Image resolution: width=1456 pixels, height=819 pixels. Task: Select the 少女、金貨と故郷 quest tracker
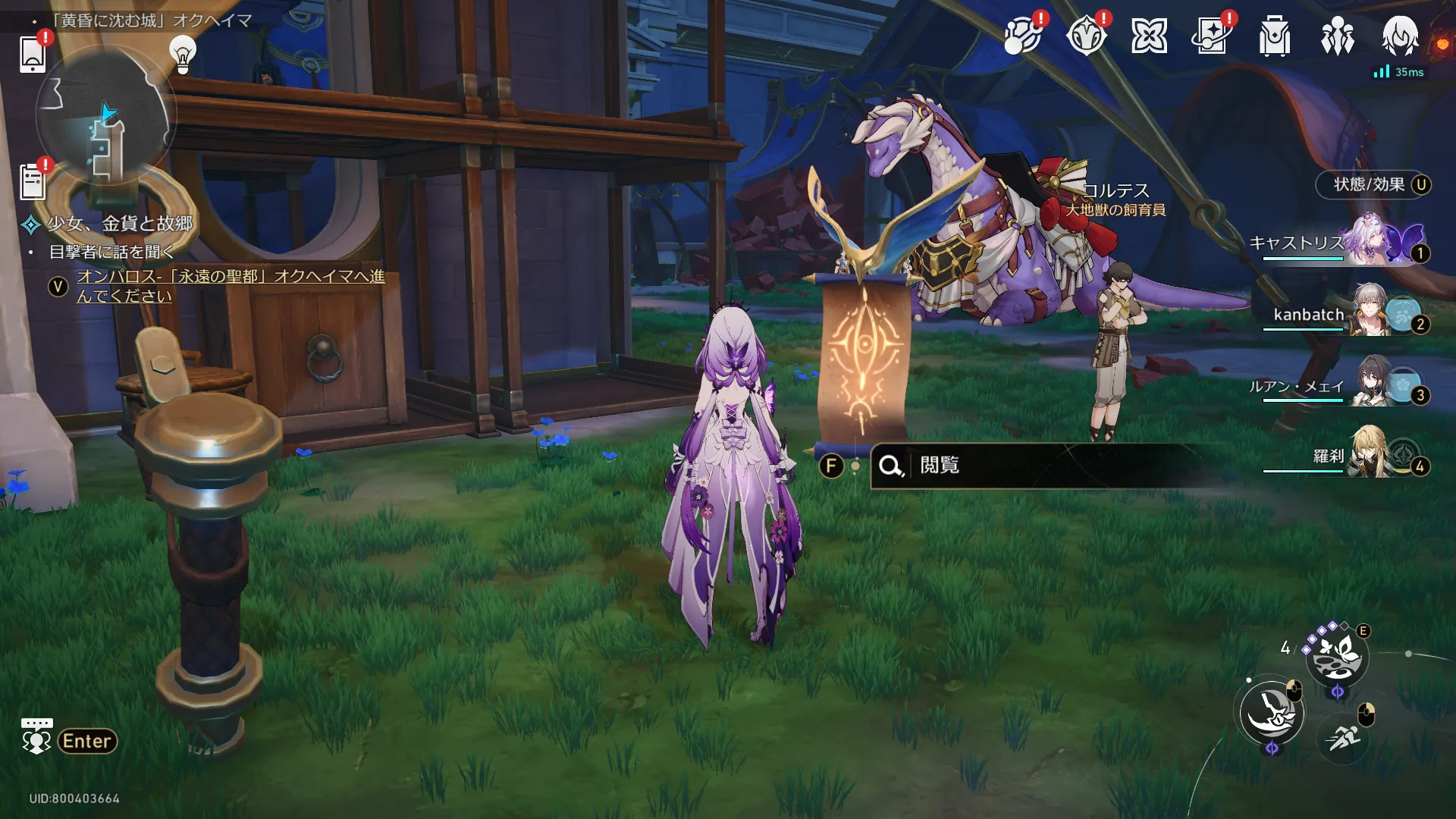(120, 224)
